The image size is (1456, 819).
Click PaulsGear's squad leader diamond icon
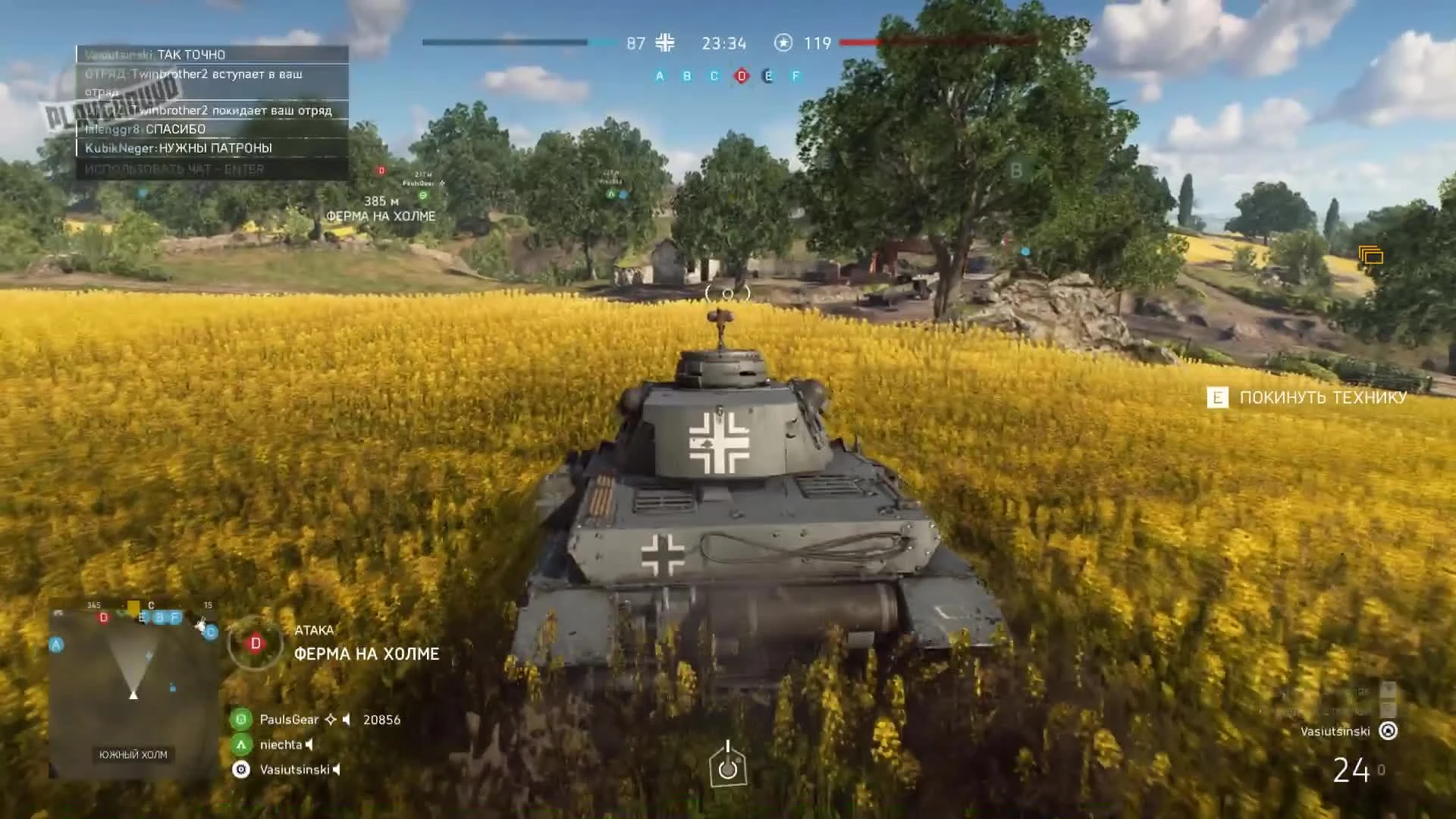click(331, 719)
